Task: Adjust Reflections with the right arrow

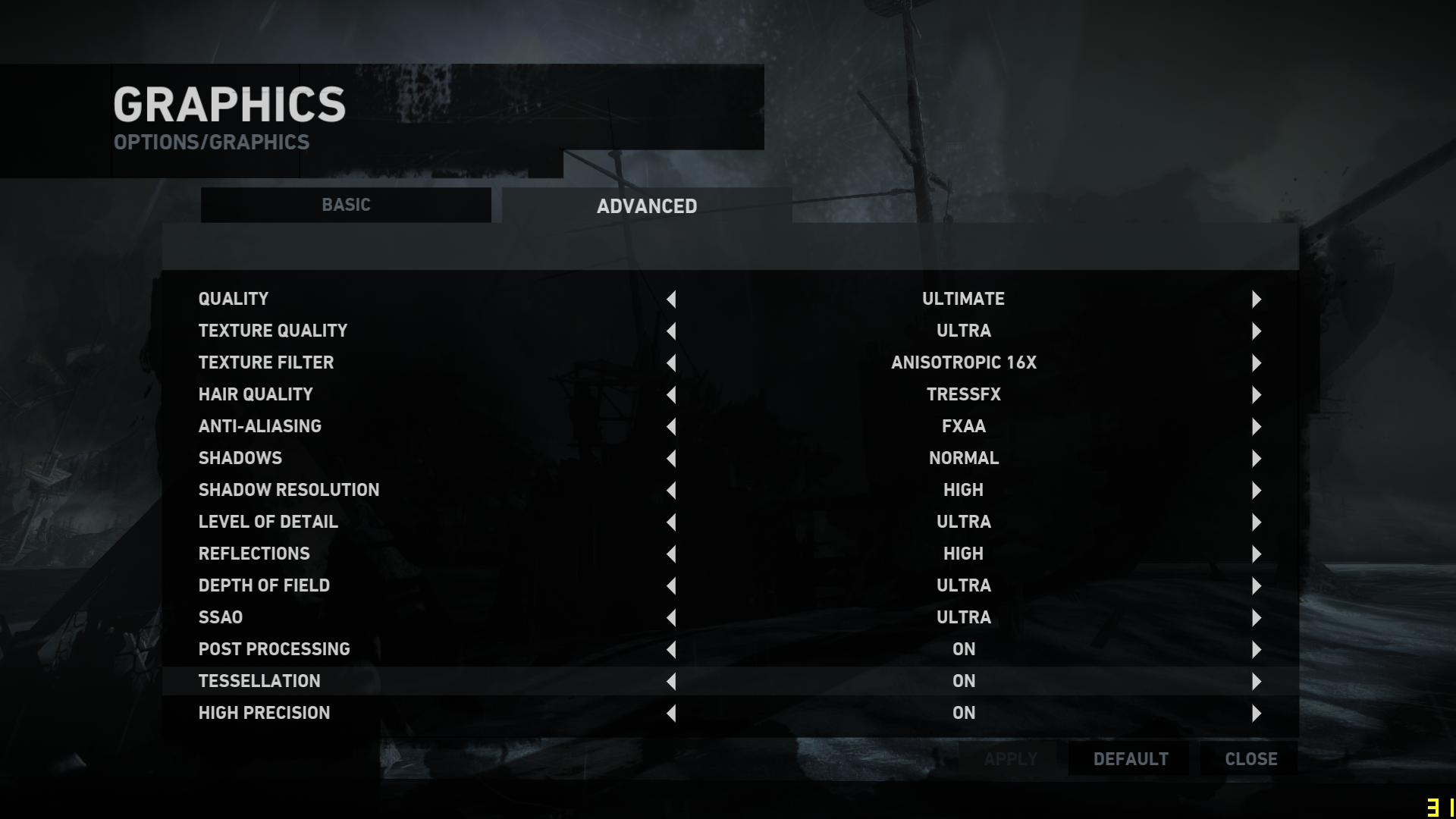Action: (x=1257, y=554)
